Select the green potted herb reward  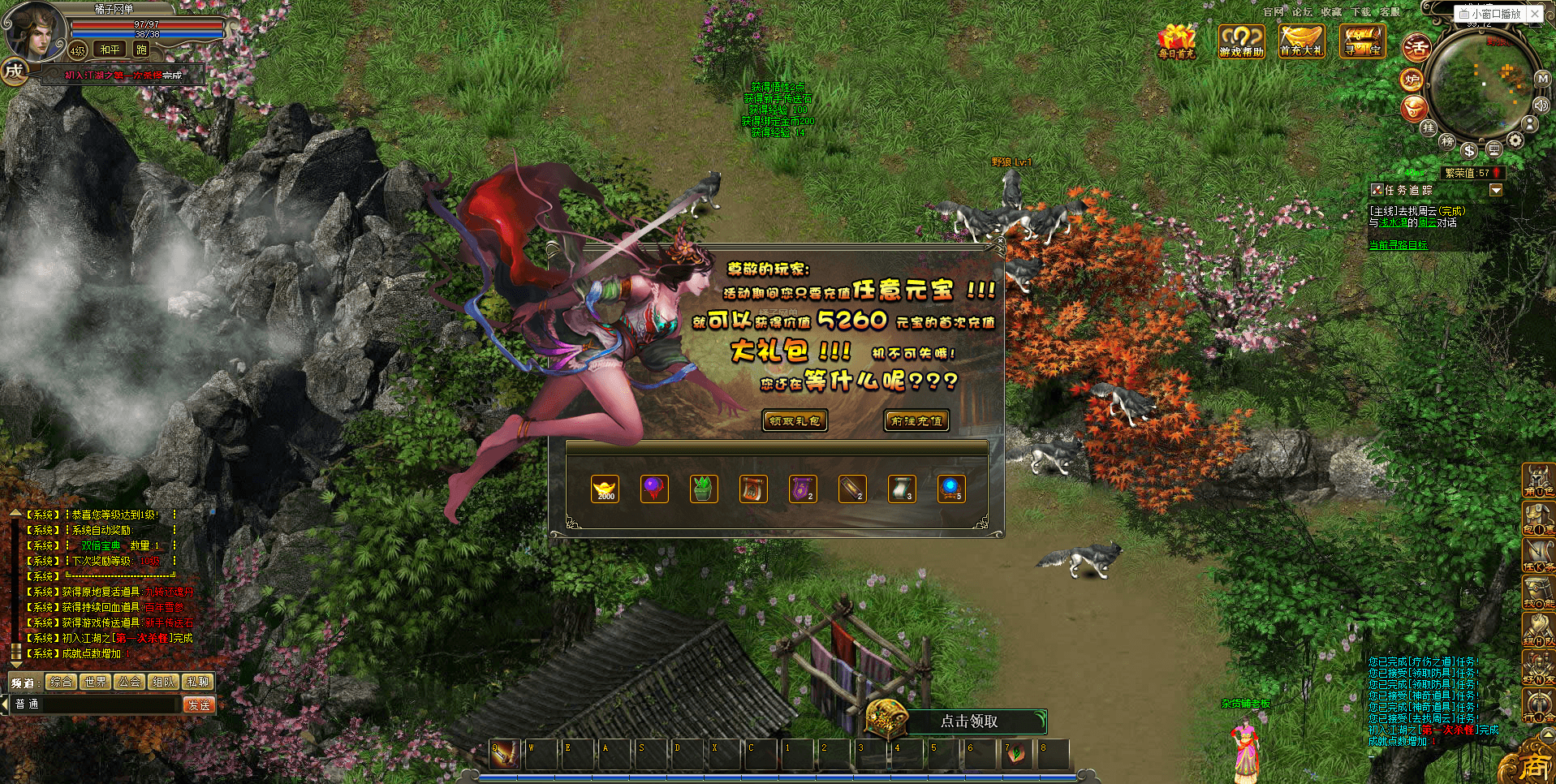pyautogui.click(x=704, y=489)
